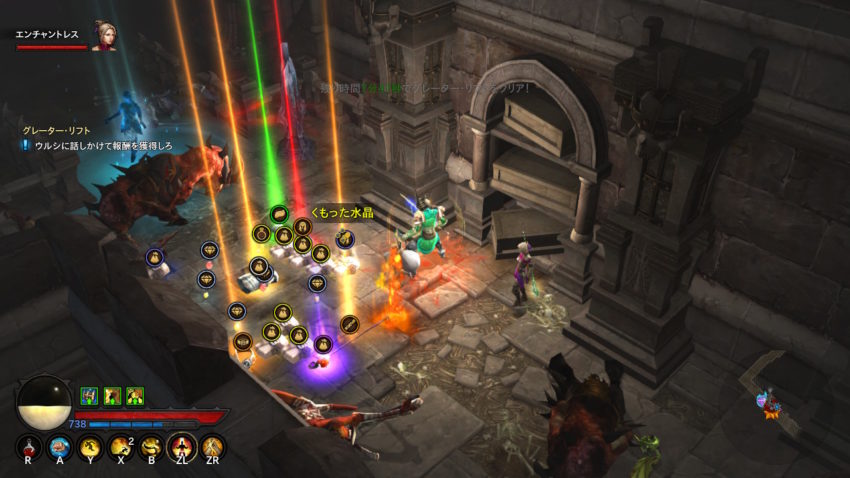Trigger the yellow running figure skill
Viewport: 850px width, 478px height.
(90, 446)
